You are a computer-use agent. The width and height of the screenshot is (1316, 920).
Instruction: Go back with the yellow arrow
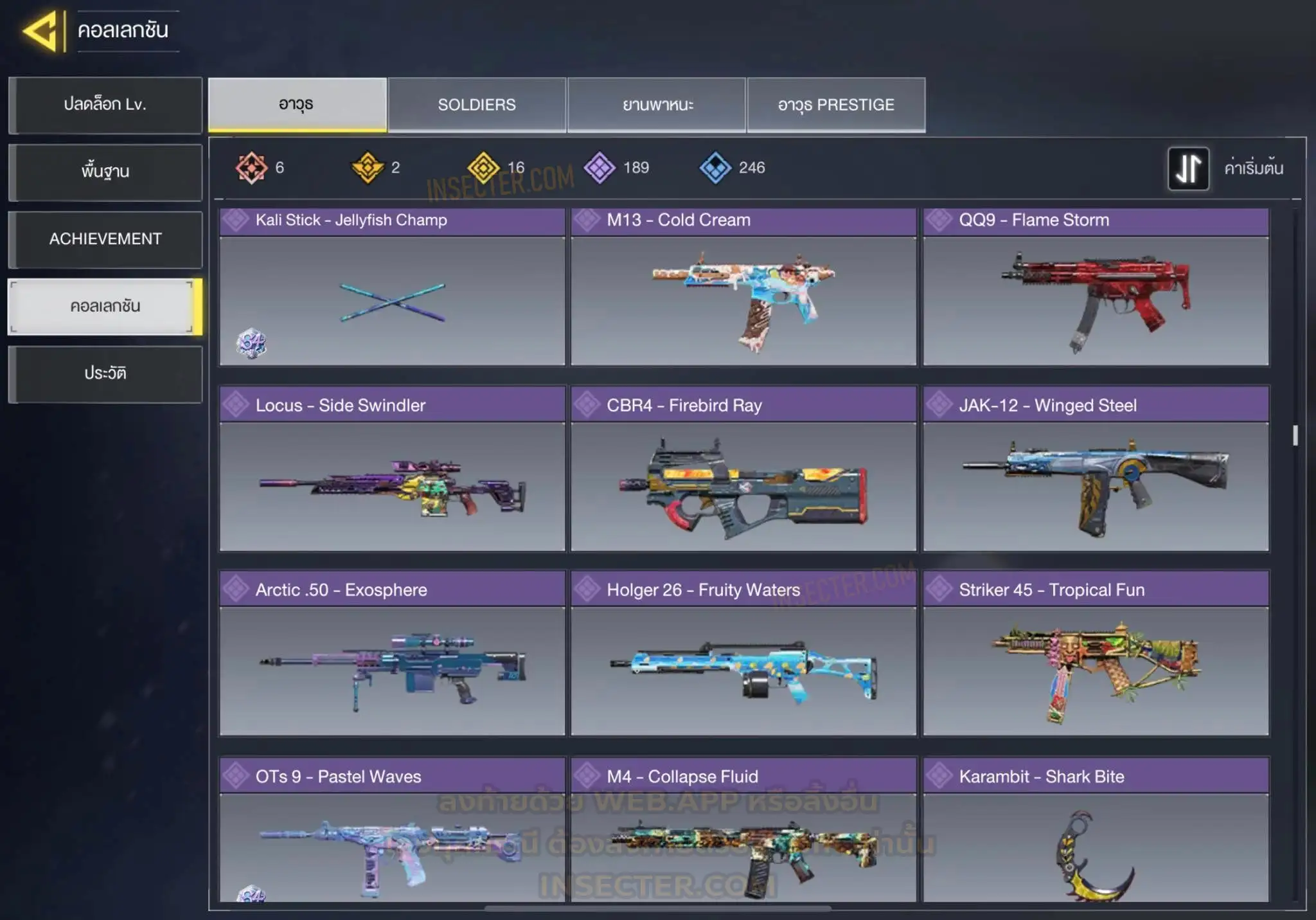coord(42,30)
